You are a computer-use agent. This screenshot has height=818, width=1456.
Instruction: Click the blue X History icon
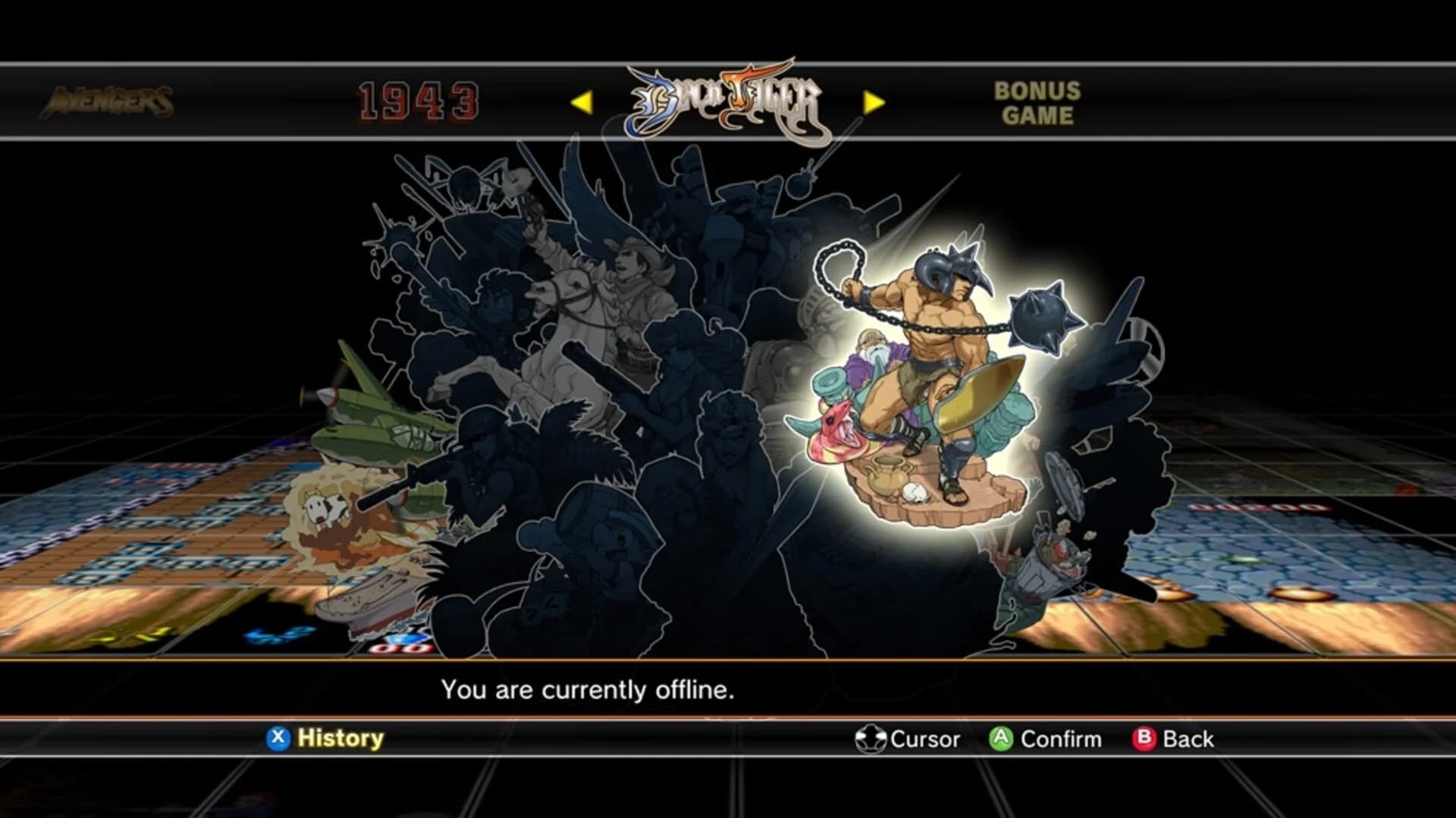pos(278,738)
